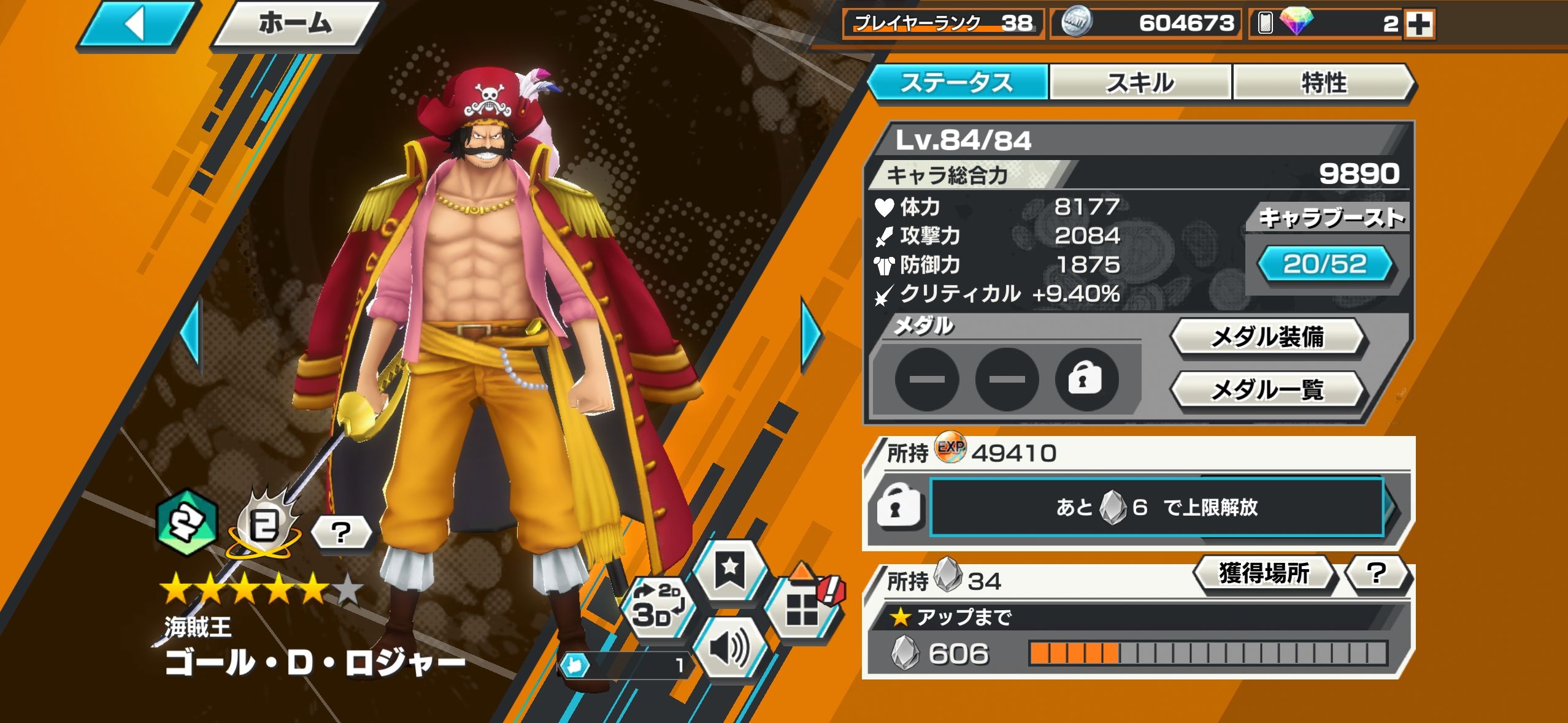Tap the locked medal slot

(x=1085, y=380)
